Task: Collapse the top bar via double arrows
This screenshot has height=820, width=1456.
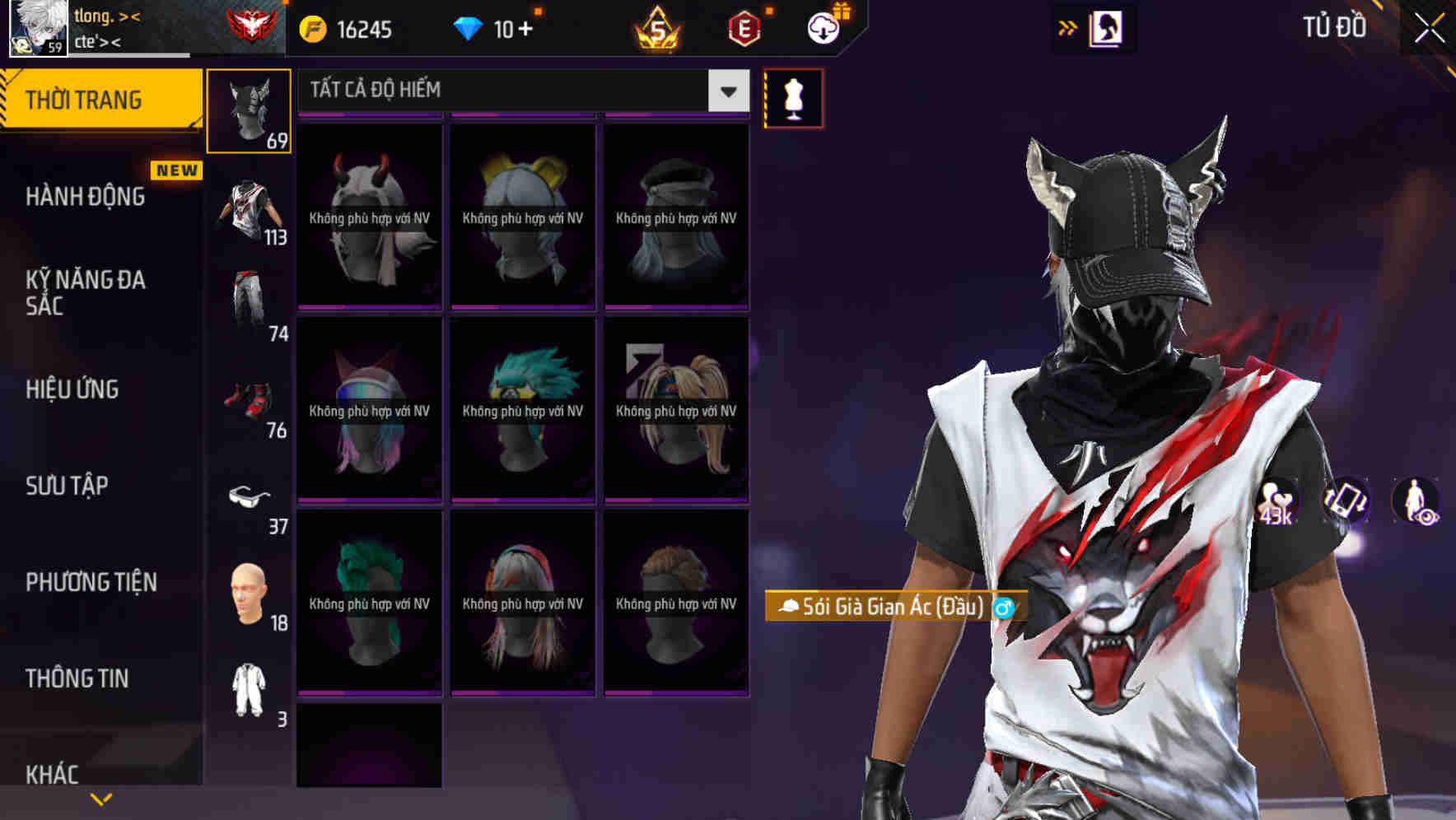Action: point(1068,26)
